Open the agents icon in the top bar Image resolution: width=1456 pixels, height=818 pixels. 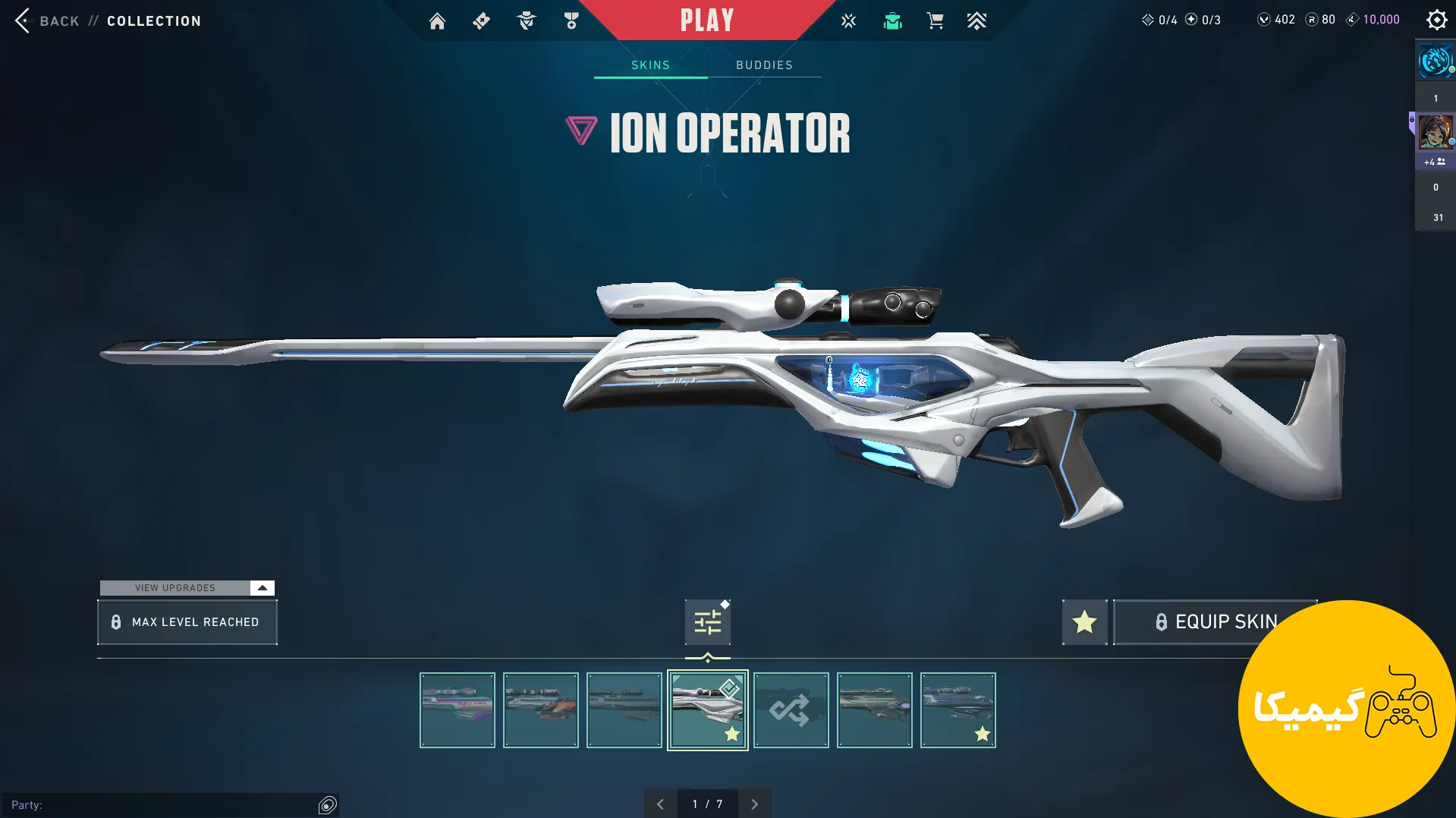[526, 21]
